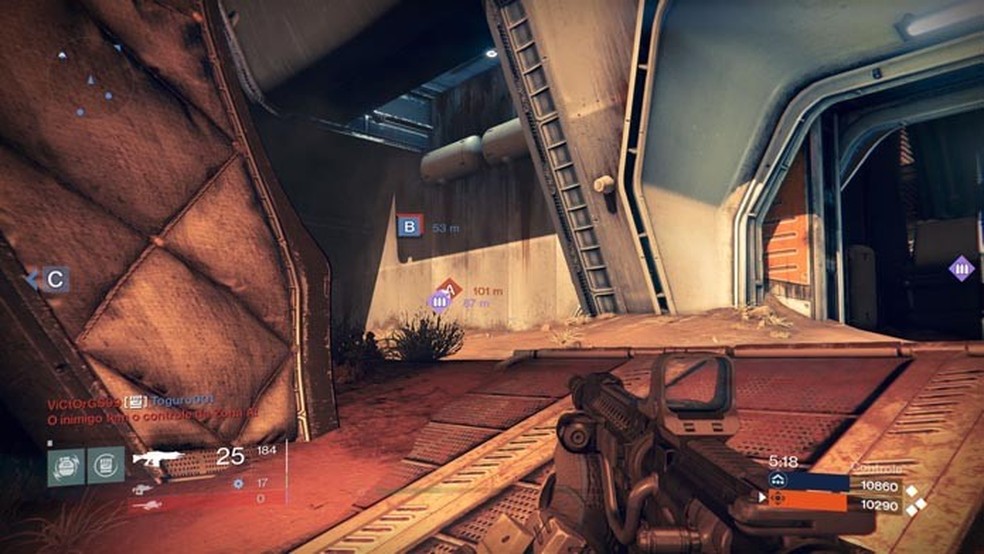Use the melee ability icon
This screenshot has width=984, height=554.
(x=105, y=467)
